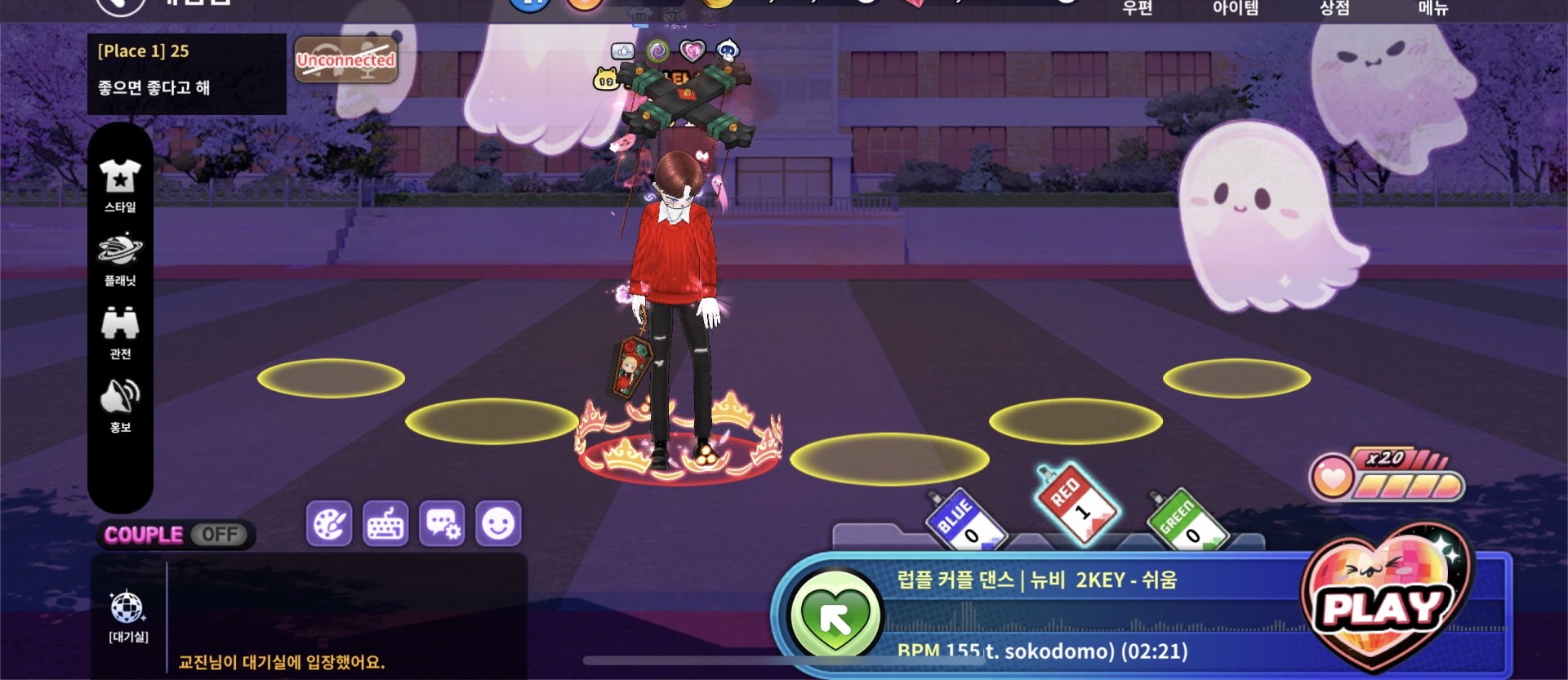Select the RED team tag

click(x=1076, y=502)
